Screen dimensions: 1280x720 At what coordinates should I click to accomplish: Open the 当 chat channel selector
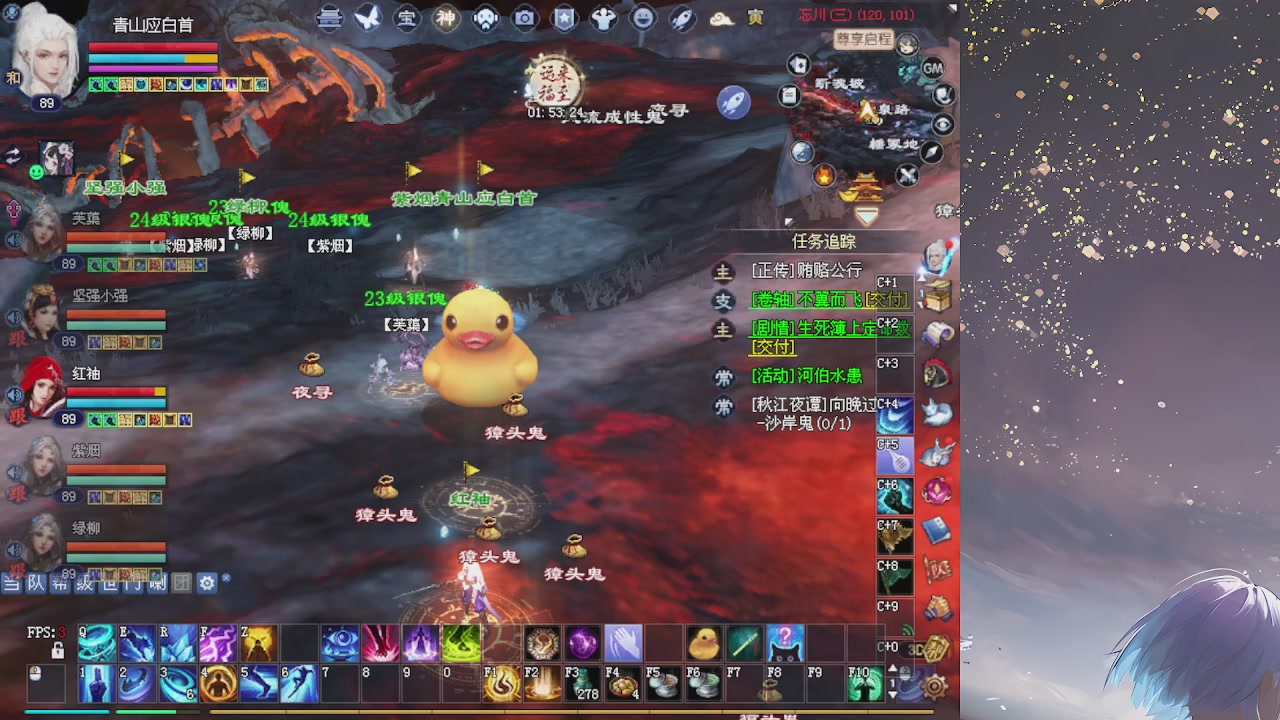coord(10,583)
